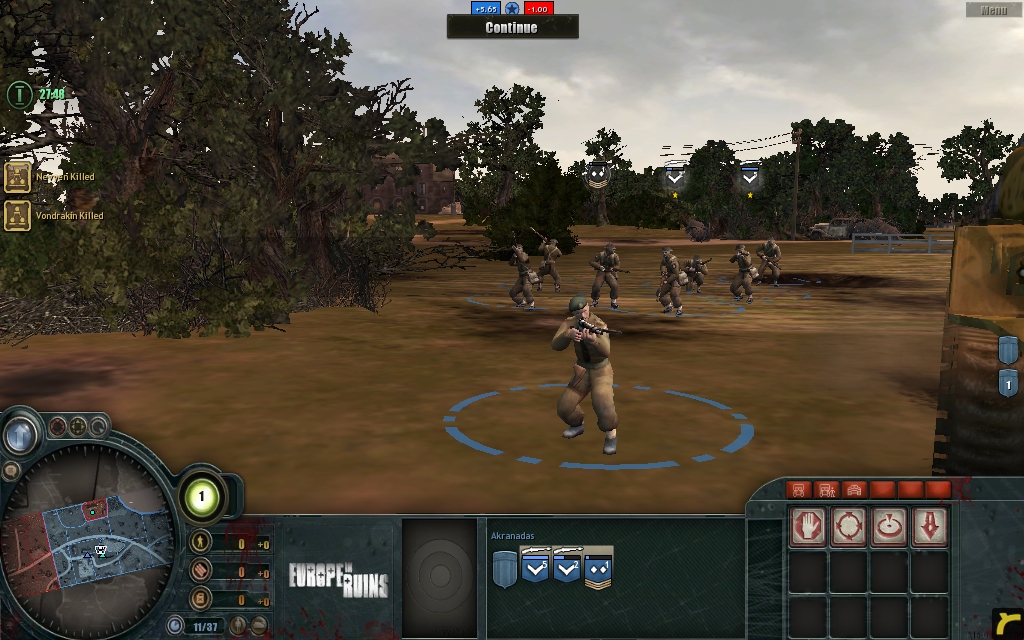Click the blue up-arrow button above minimap
The width and height of the screenshot is (1024, 640).
click(x=20, y=433)
